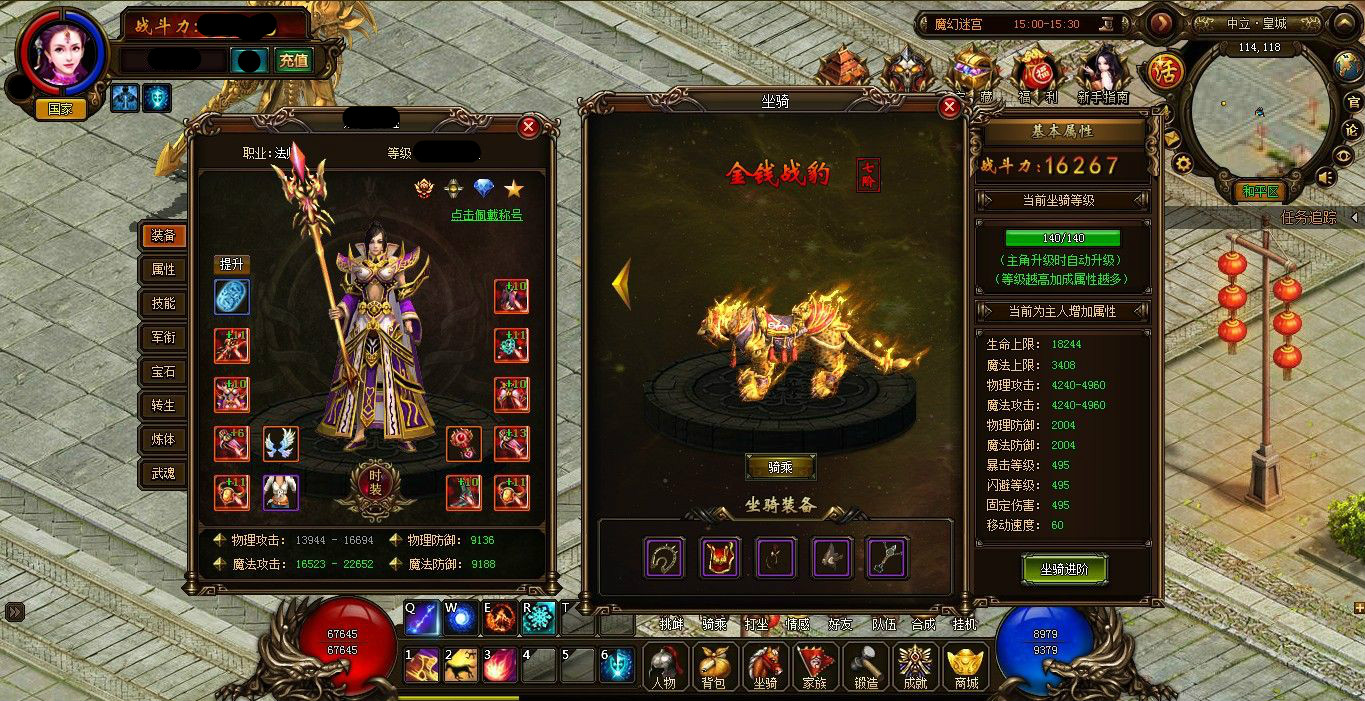This screenshot has height=701, width=1365.
Task: Select the 宝石 gems tab
Action: pyautogui.click(x=163, y=371)
